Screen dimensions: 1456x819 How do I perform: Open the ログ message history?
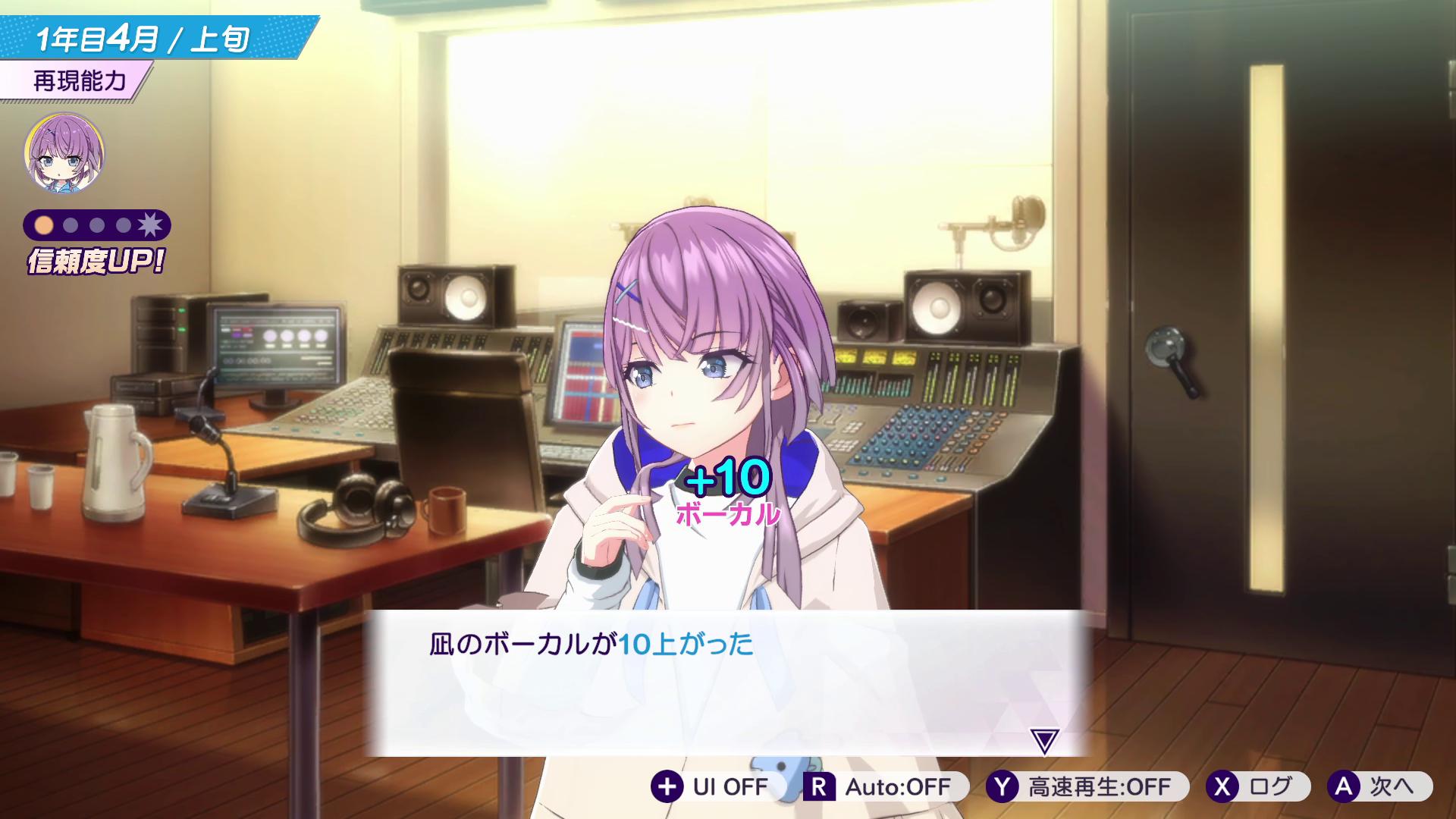[x=1262, y=787]
